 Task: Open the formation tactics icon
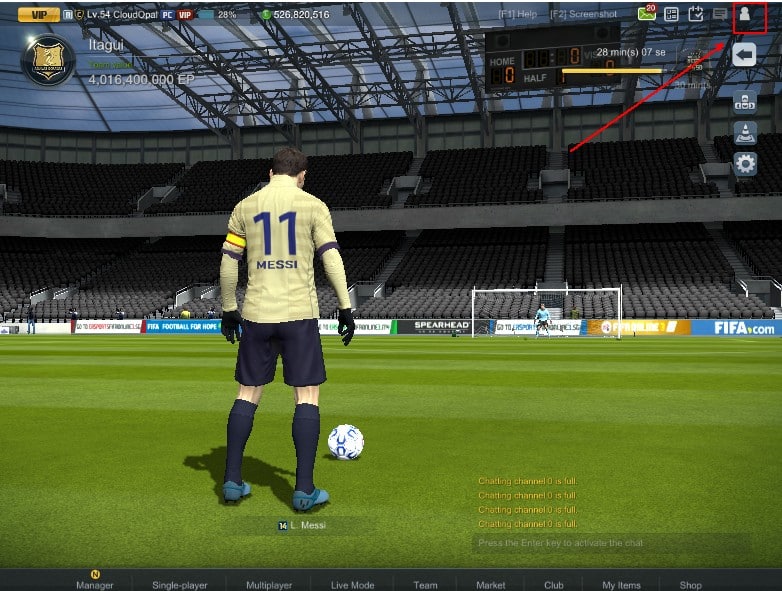point(745,101)
